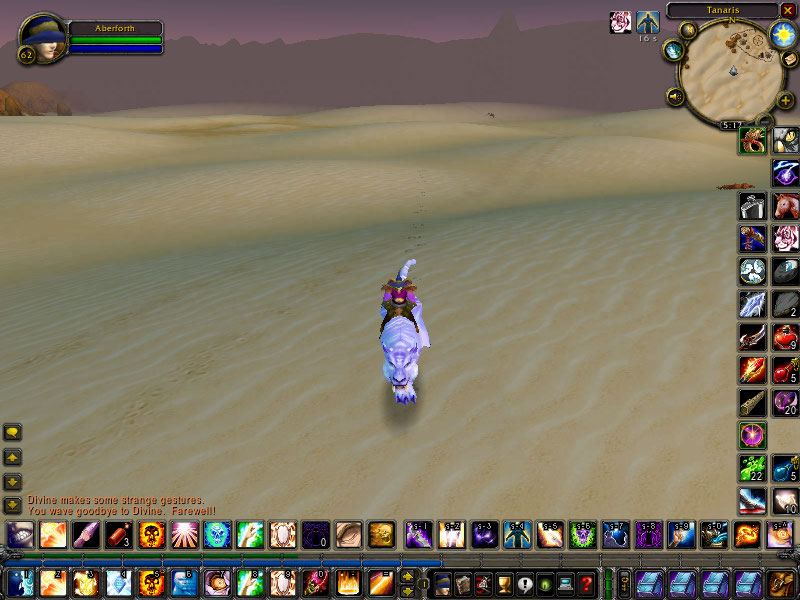Select Aberforth's player portrait
800x600 pixels.
pos(42,37)
